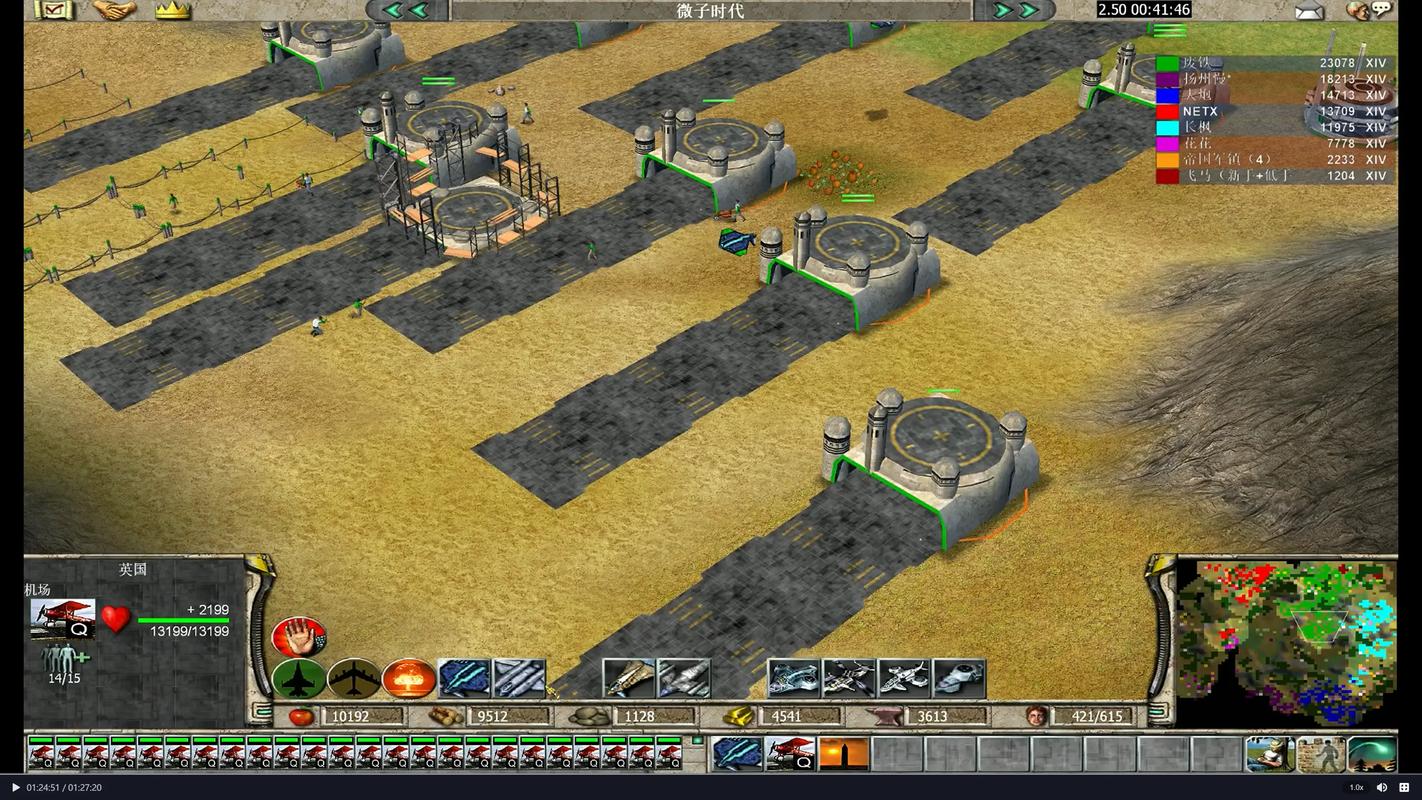The height and width of the screenshot is (800, 1422).
Task: Select the green fighter jet production button
Action: [298, 679]
